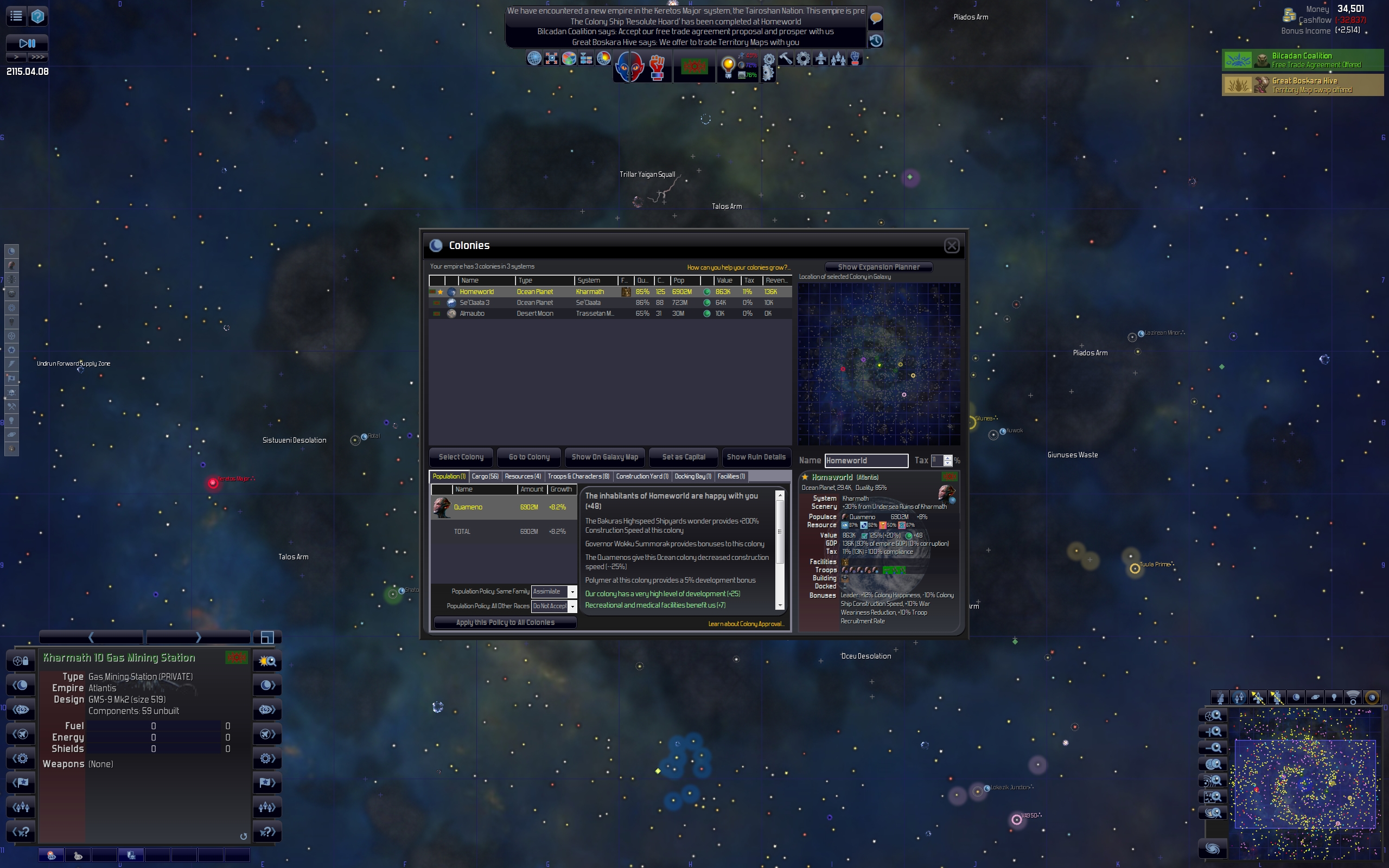
Task: Switch to the Resources tab
Action: pyautogui.click(x=523, y=476)
